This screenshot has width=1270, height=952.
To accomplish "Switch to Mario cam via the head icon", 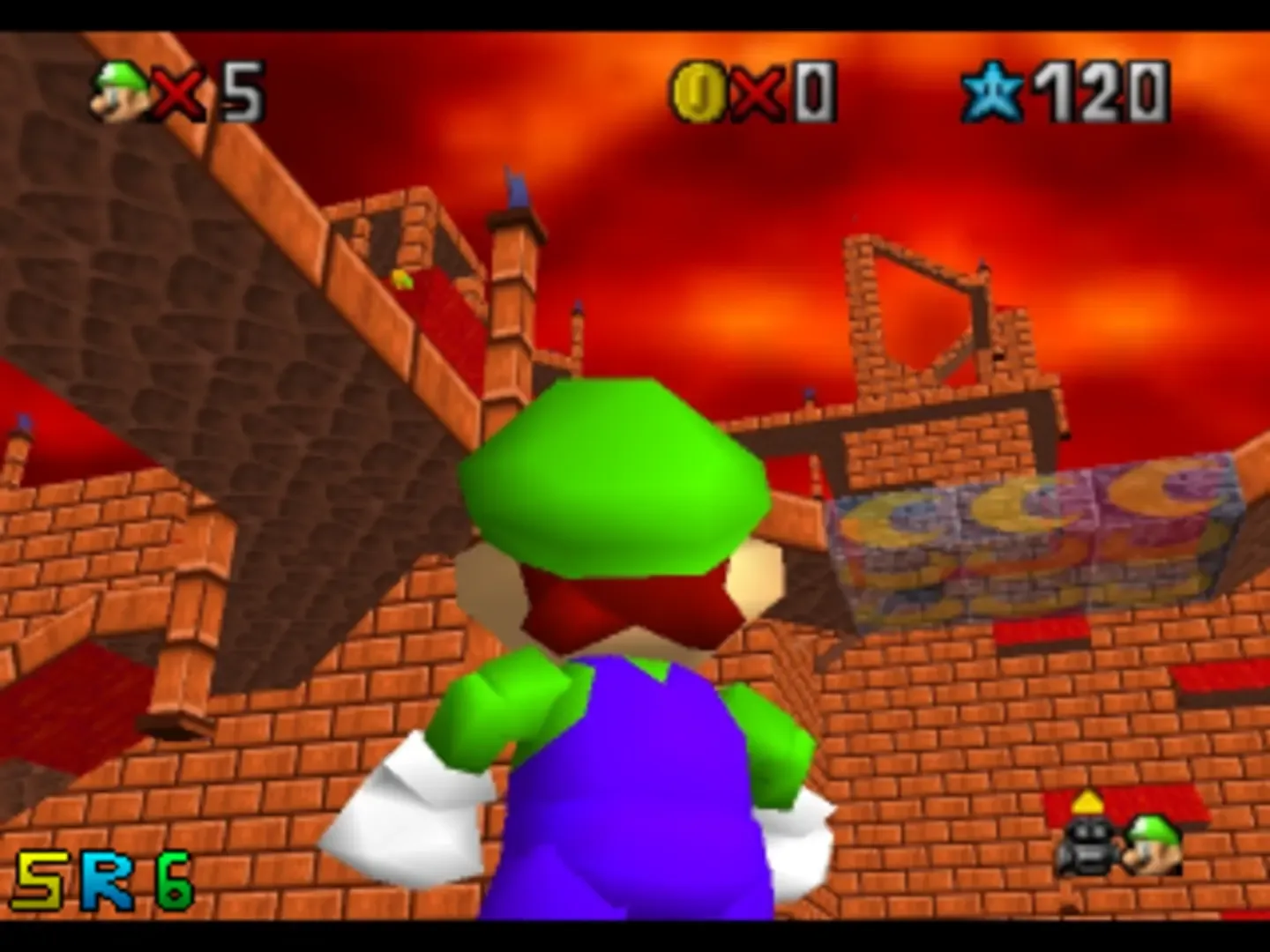I will [x=1155, y=844].
